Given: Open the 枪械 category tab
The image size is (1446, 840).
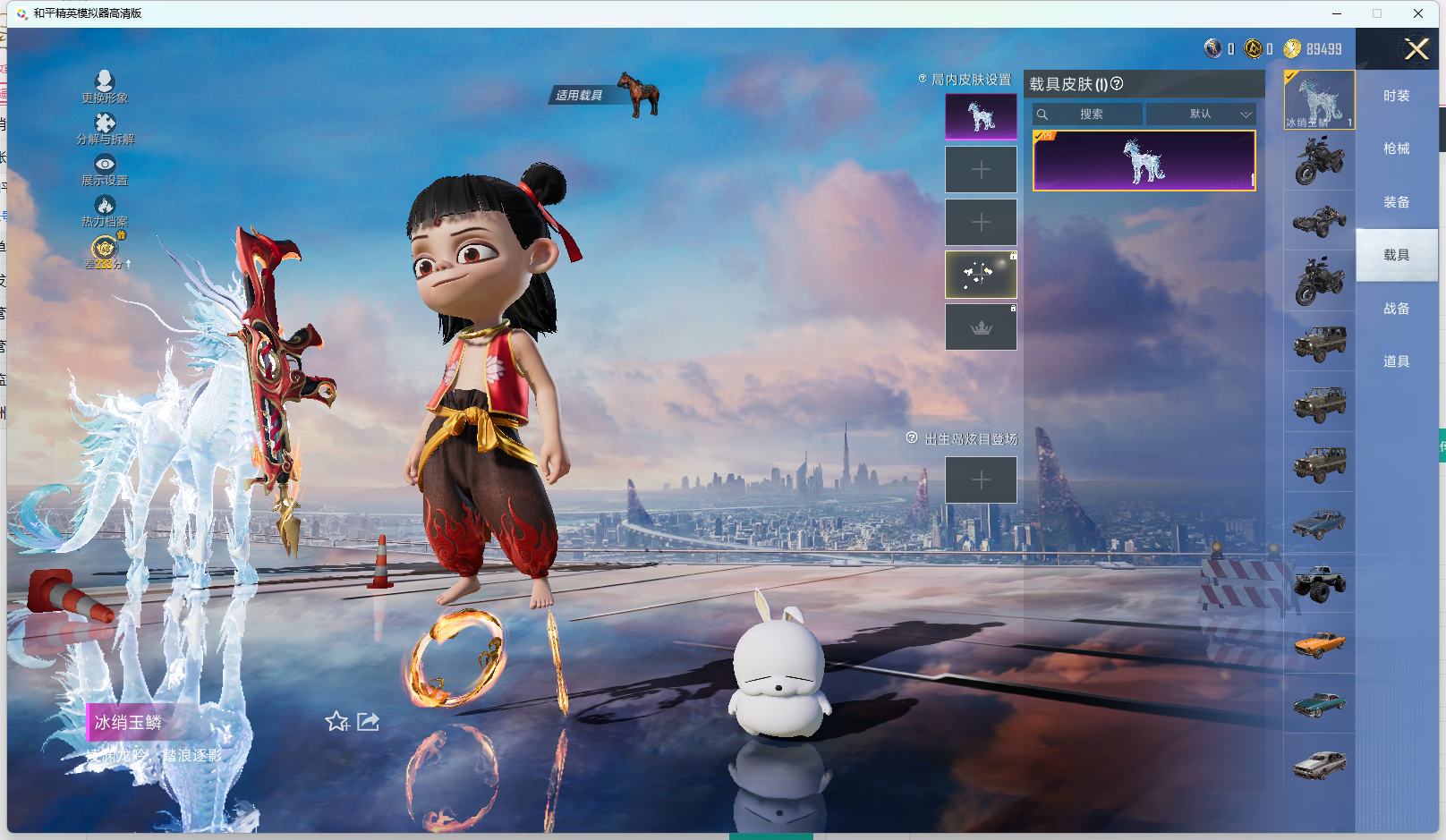Looking at the screenshot, I should 1396,148.
